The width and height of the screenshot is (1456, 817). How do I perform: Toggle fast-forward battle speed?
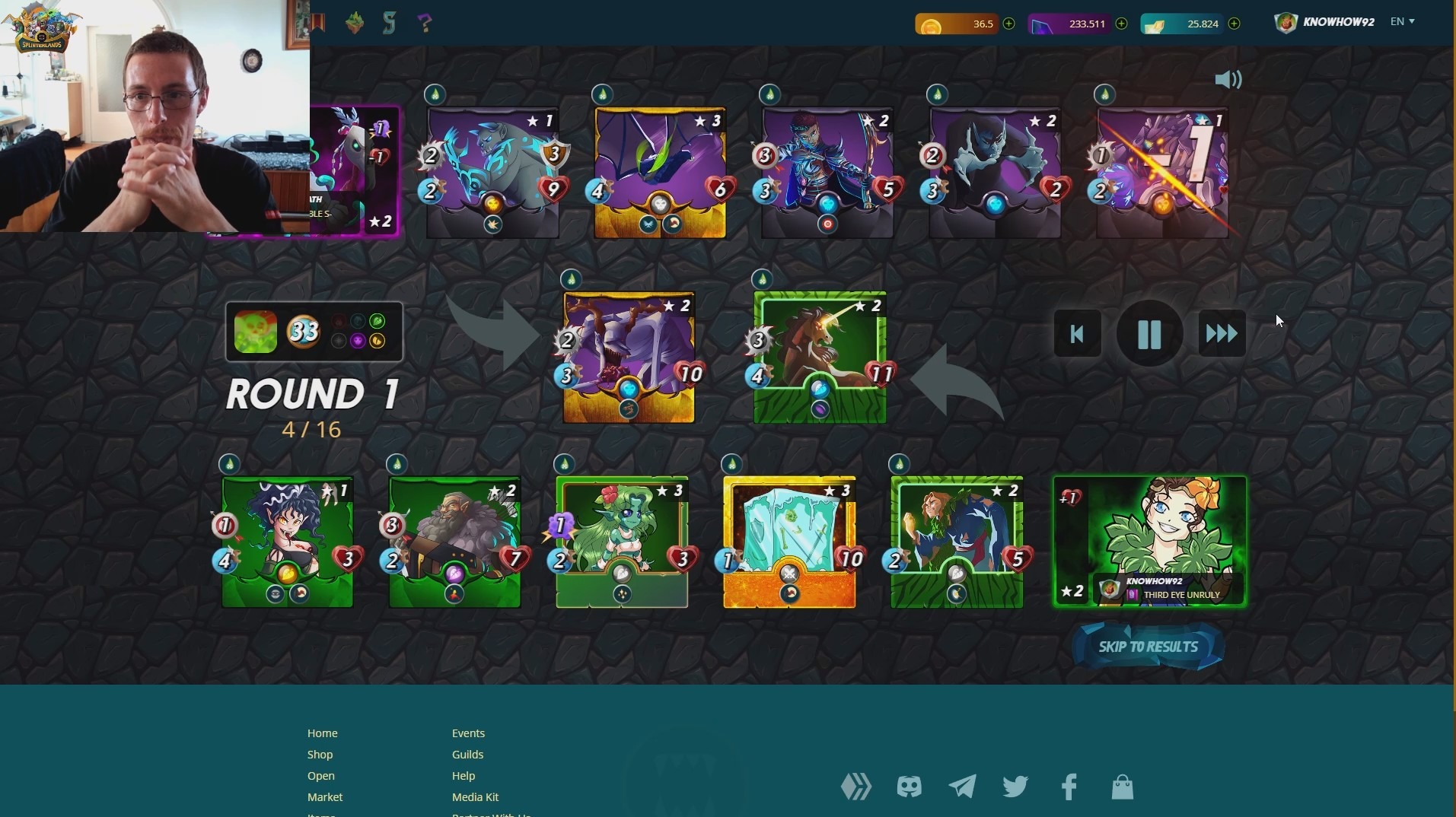1221,332
